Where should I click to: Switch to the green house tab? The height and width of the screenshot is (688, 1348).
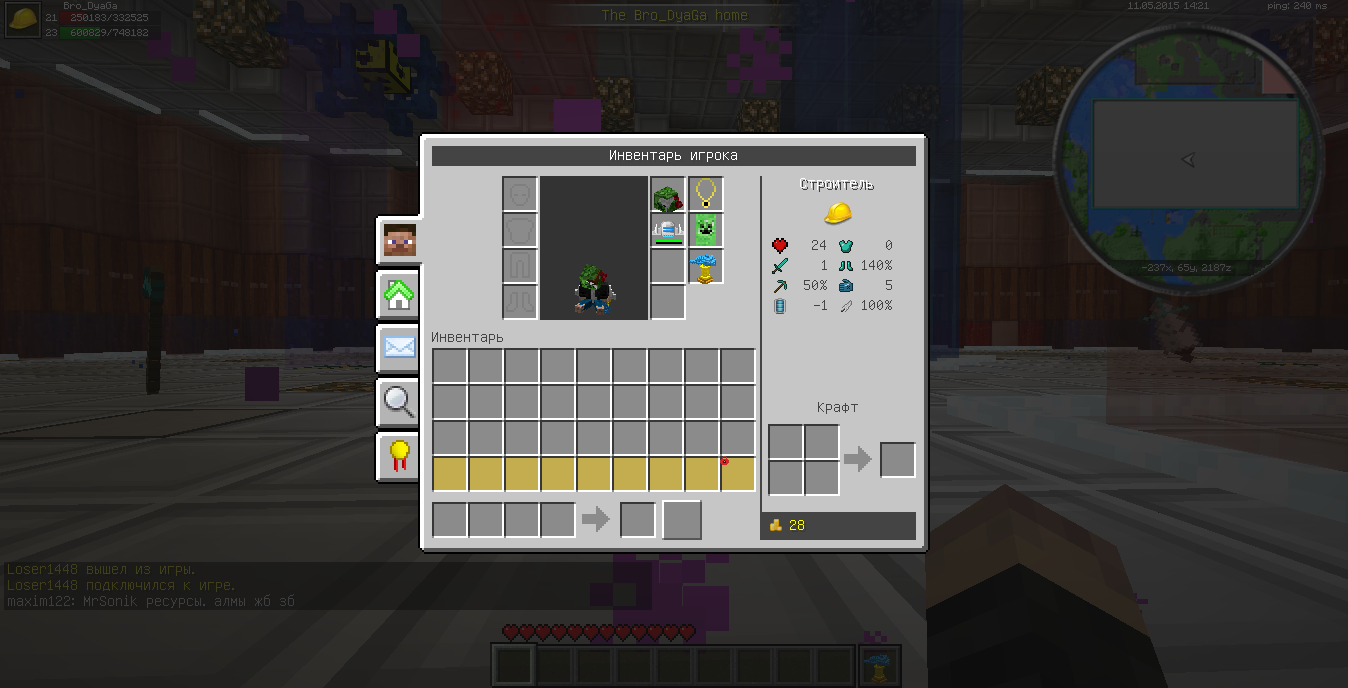tap(399, 295)
